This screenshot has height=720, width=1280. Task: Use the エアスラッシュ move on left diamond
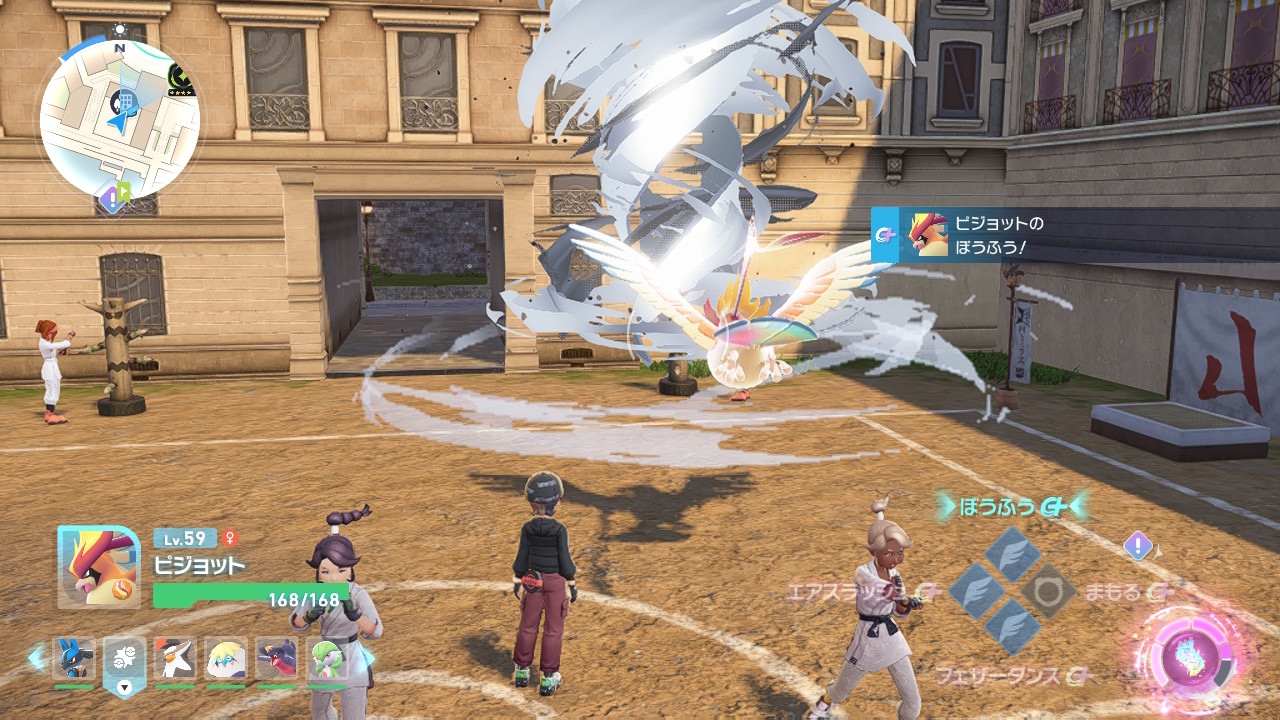pos(976,591)
